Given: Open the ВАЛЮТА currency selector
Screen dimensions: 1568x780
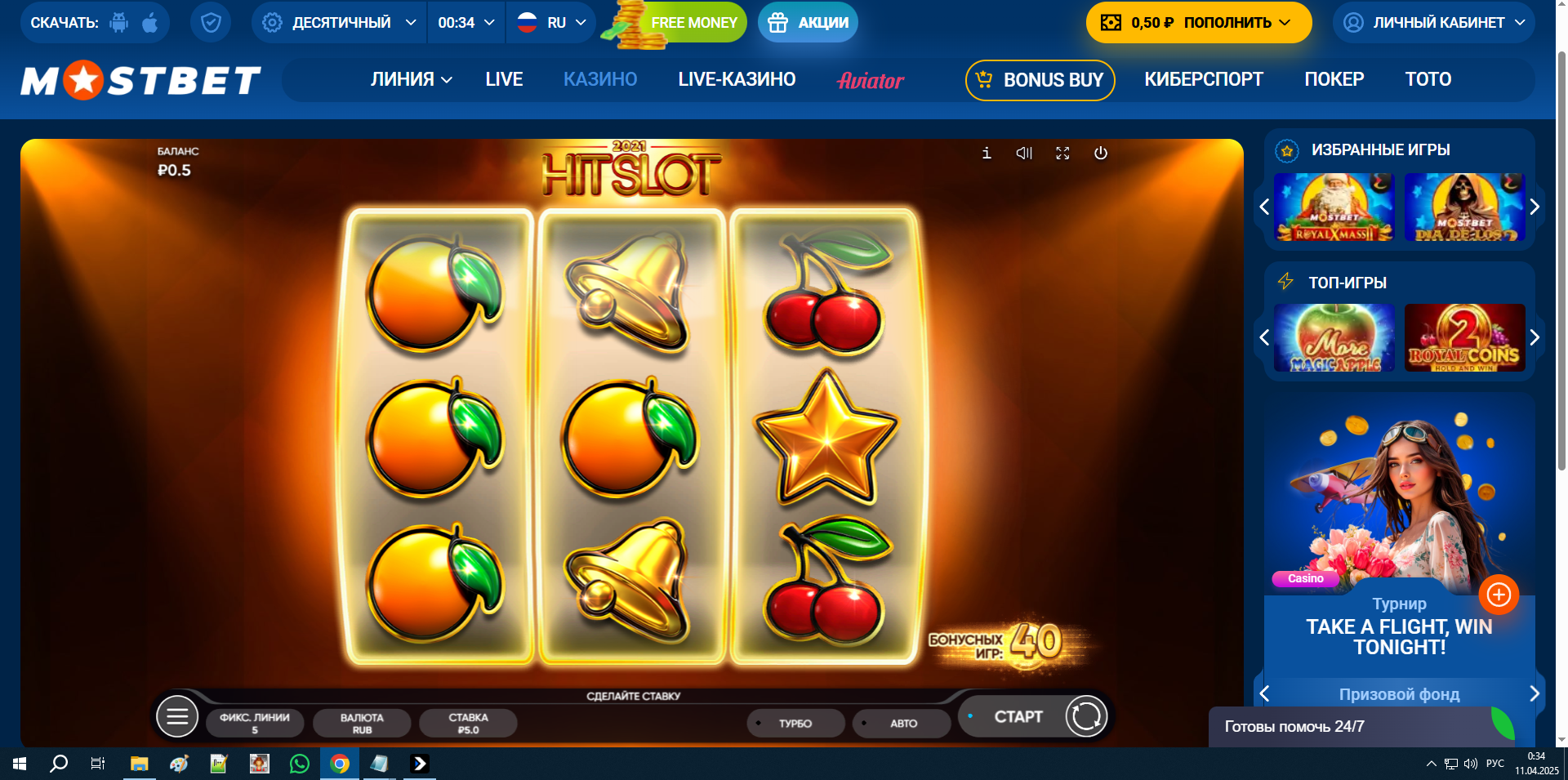Looking at the screenshot, I should coord(362,723).
